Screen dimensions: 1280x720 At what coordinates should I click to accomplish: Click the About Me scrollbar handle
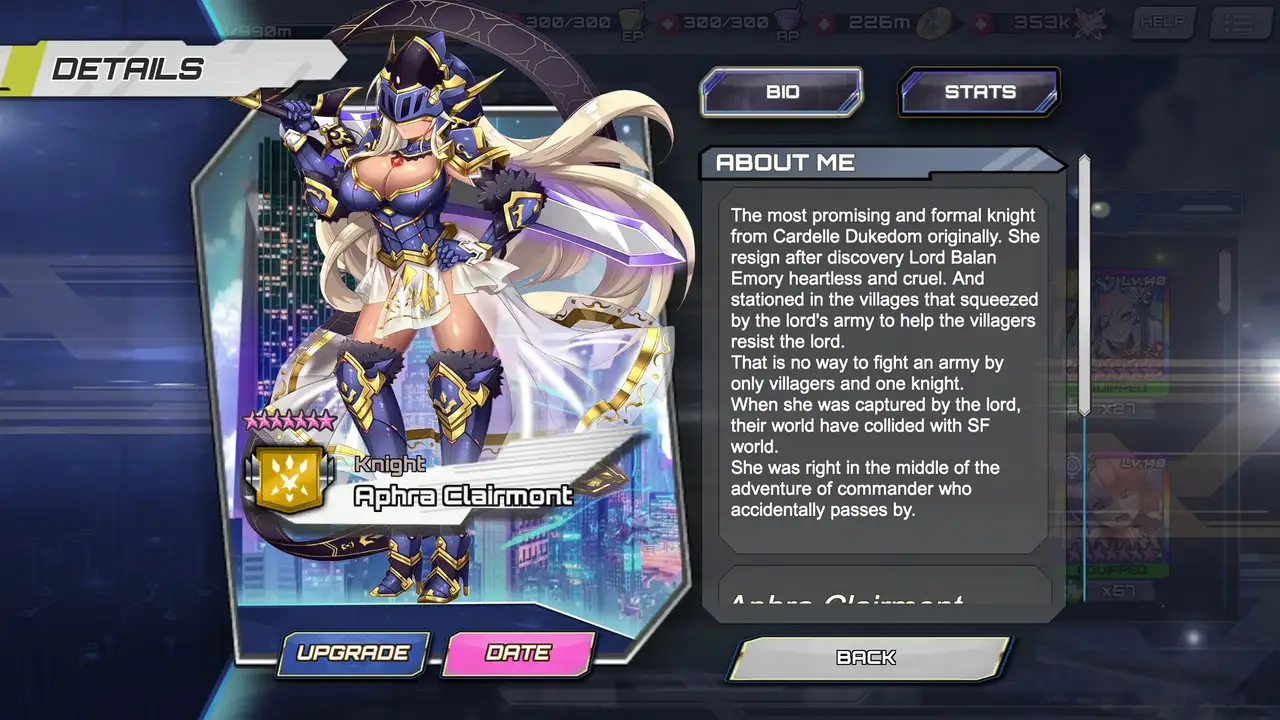click(1084, 285)
